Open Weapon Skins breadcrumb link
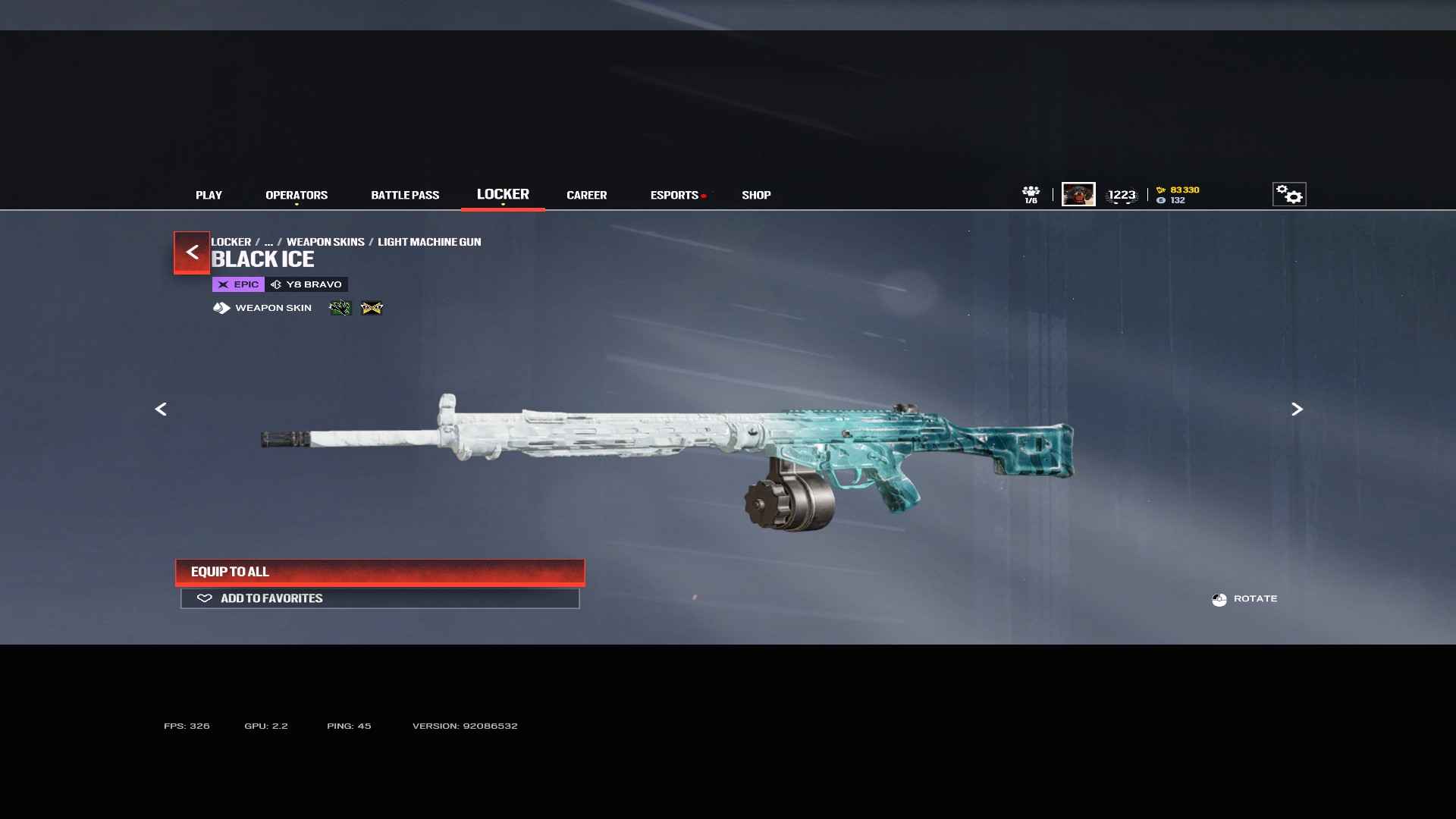The height and width of the screenshot is (819, 1456). [325, 242]
